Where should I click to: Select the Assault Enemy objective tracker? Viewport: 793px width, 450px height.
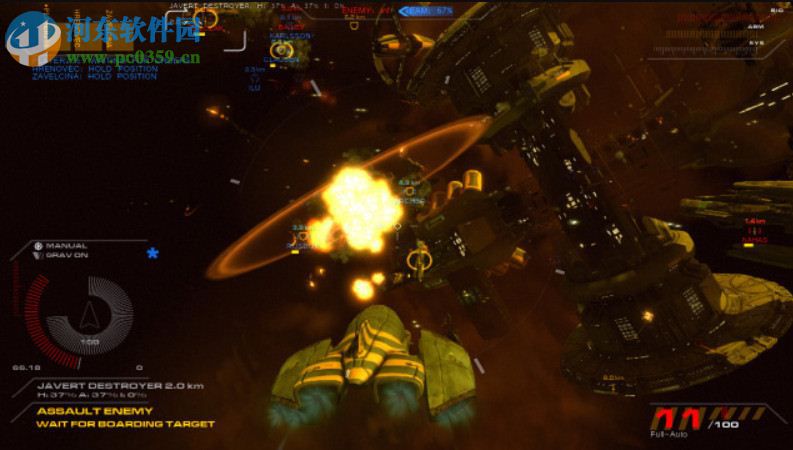click(x=94, y=411)
